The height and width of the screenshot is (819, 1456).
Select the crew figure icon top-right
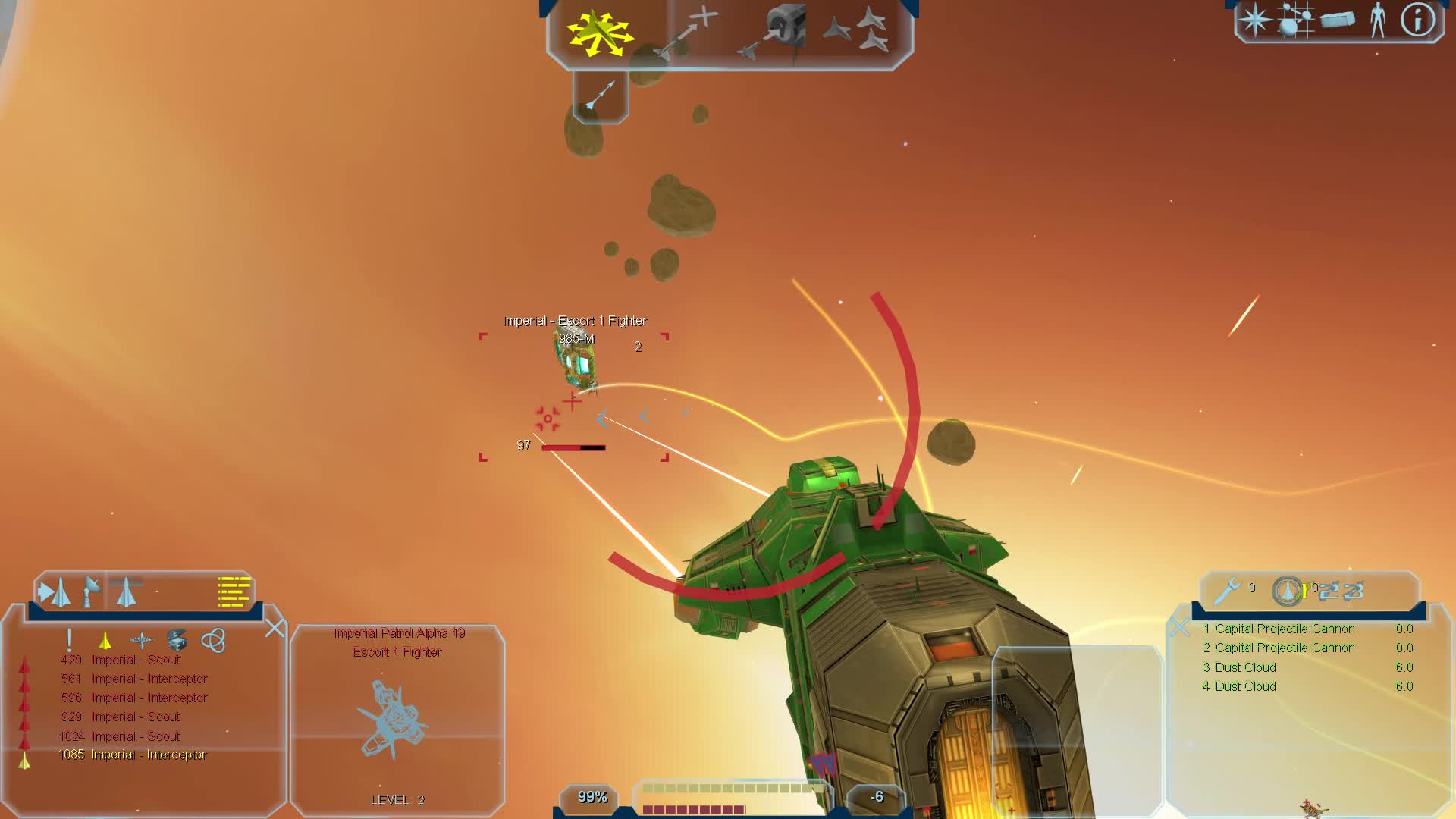[x=1376, y=20]
